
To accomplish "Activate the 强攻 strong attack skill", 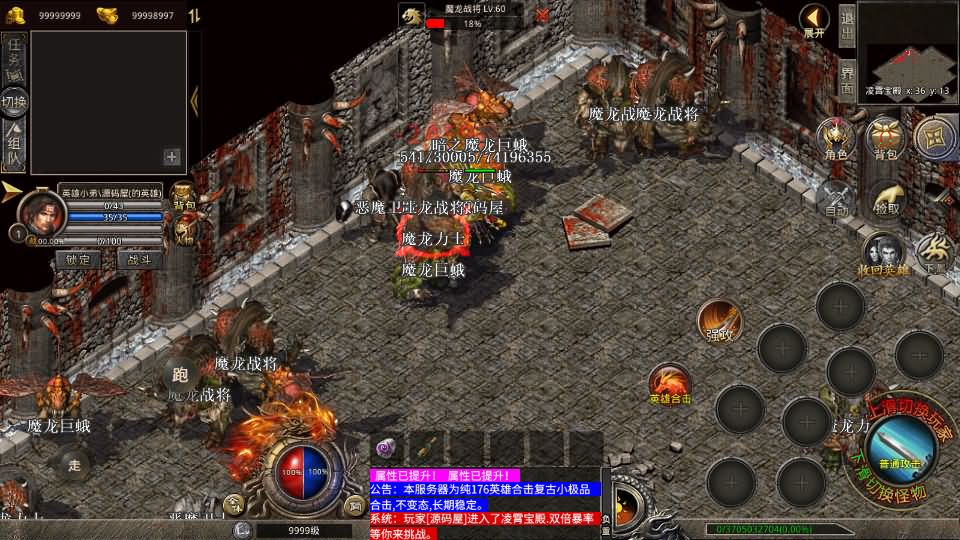I will pyautogui.click(x=719, y=319).
